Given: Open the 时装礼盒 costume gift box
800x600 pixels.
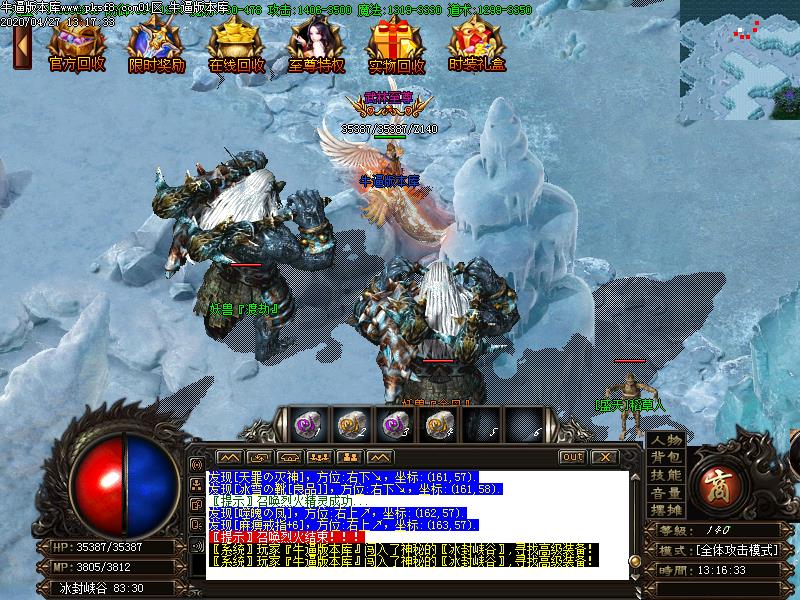Looking at the screenshot, I should pos(476,44).
